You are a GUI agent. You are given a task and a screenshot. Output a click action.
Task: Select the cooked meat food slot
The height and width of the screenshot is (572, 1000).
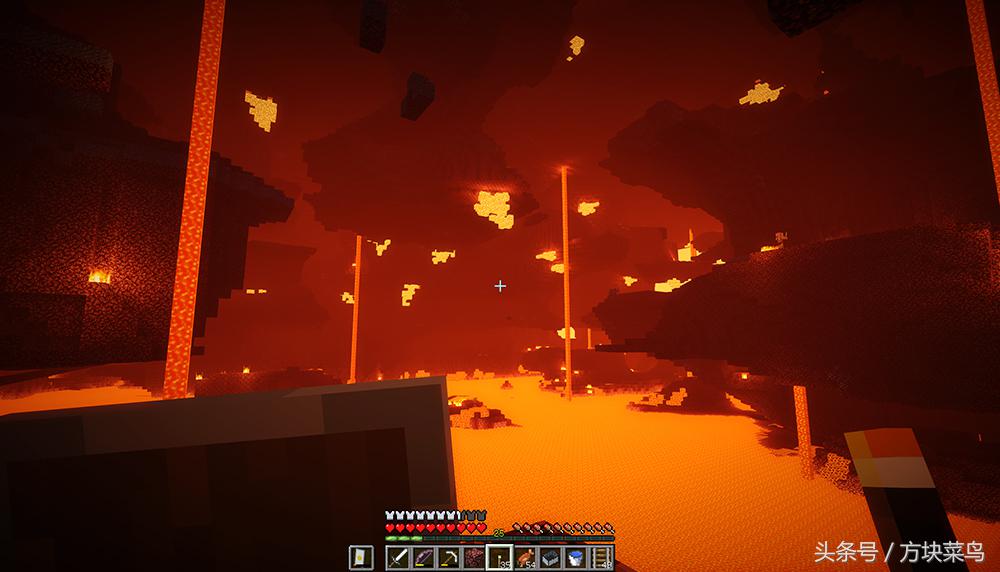click(525, 557)
